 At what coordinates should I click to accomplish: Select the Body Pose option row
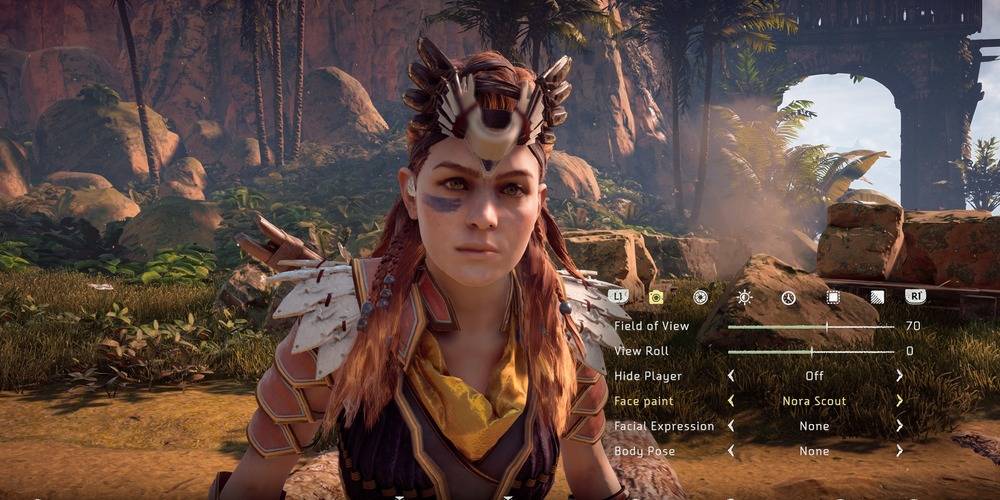coord(645,451)
